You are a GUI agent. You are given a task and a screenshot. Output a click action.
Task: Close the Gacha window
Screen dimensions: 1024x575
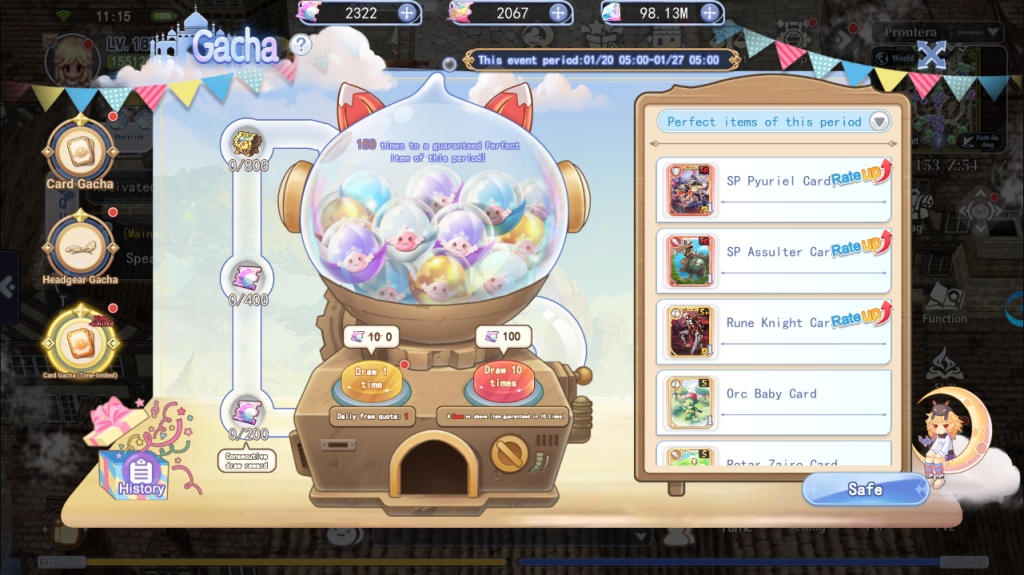[x=931, y=55]
